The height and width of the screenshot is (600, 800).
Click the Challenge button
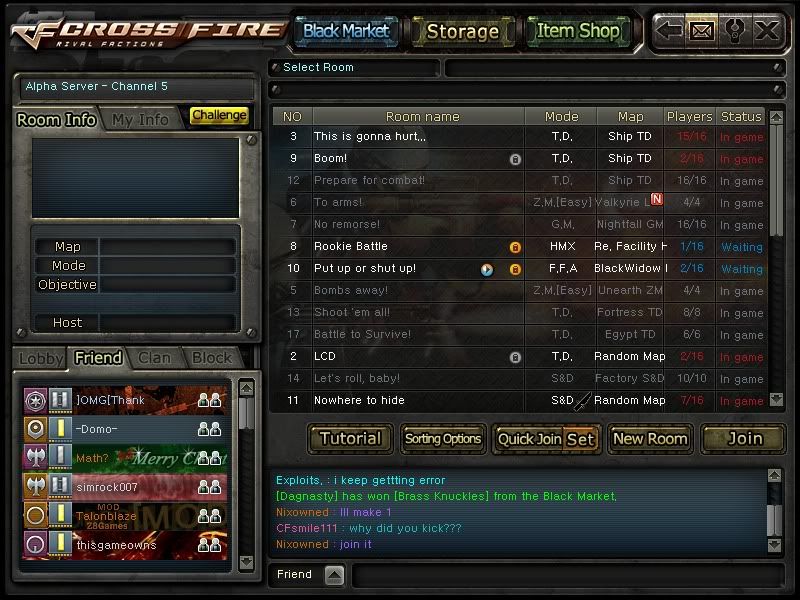pos(219,116)
